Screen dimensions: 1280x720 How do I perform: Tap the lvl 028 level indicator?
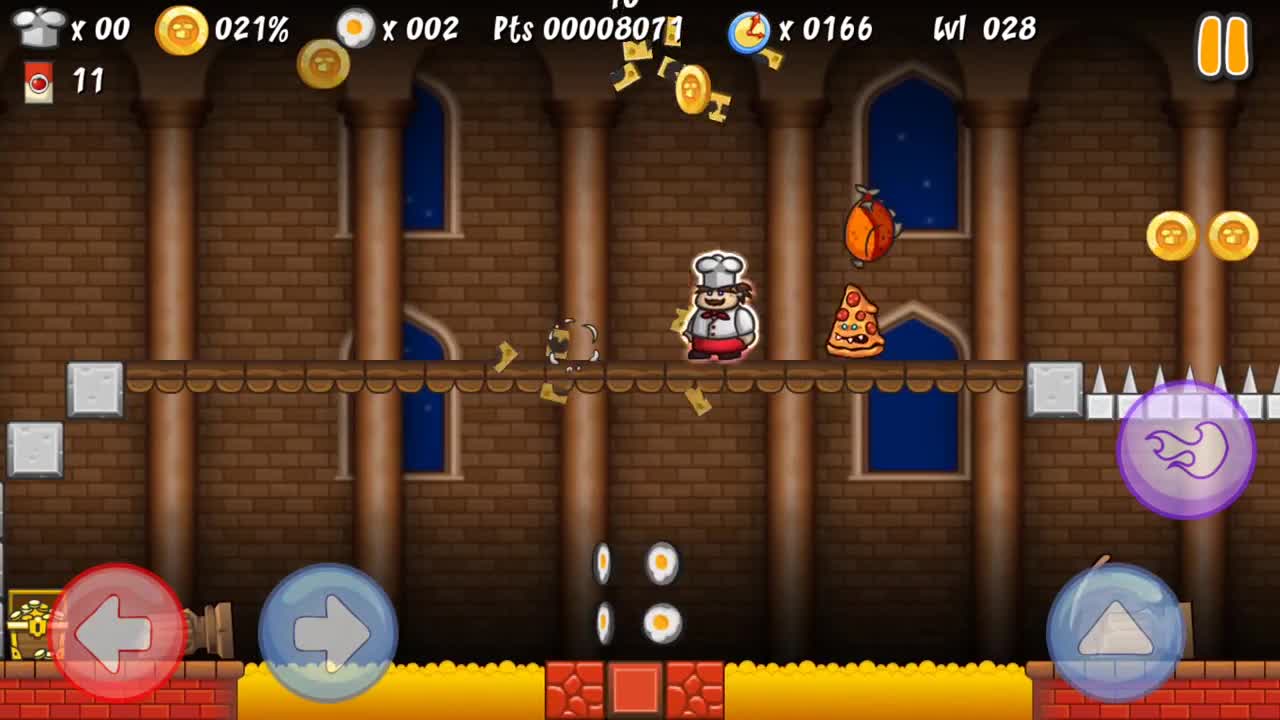click(985, 30)
